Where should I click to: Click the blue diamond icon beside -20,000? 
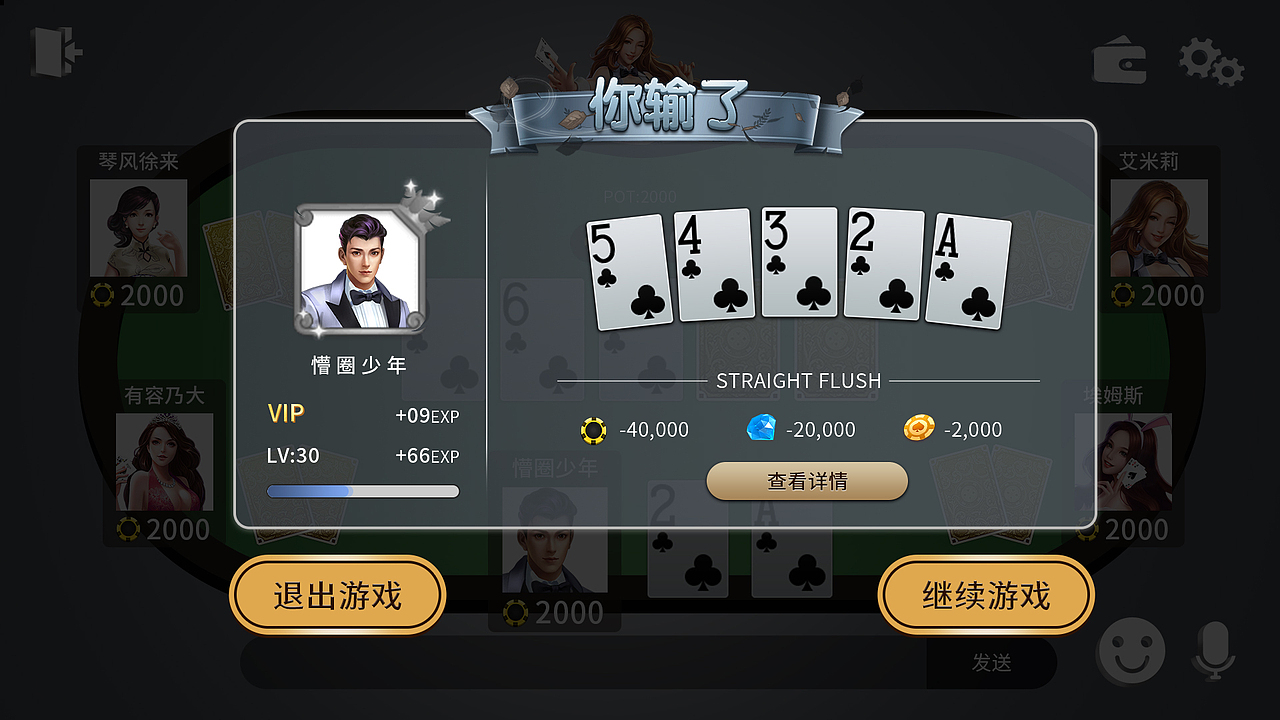(761, 428)
